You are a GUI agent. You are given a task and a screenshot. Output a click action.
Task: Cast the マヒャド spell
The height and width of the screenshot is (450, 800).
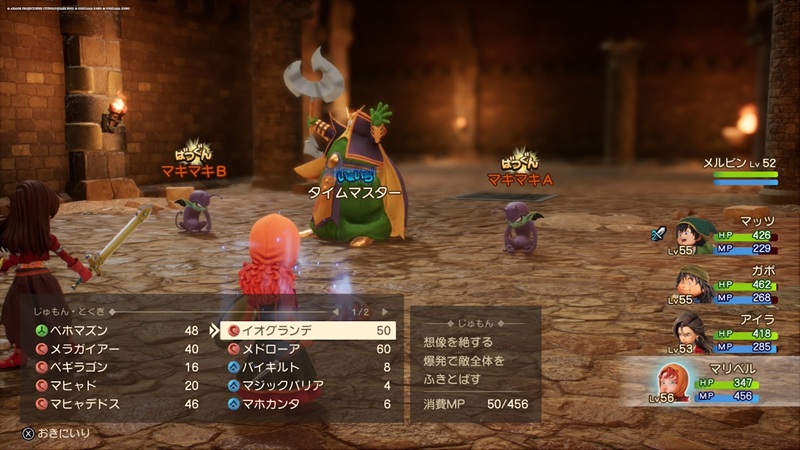[110, 385]
